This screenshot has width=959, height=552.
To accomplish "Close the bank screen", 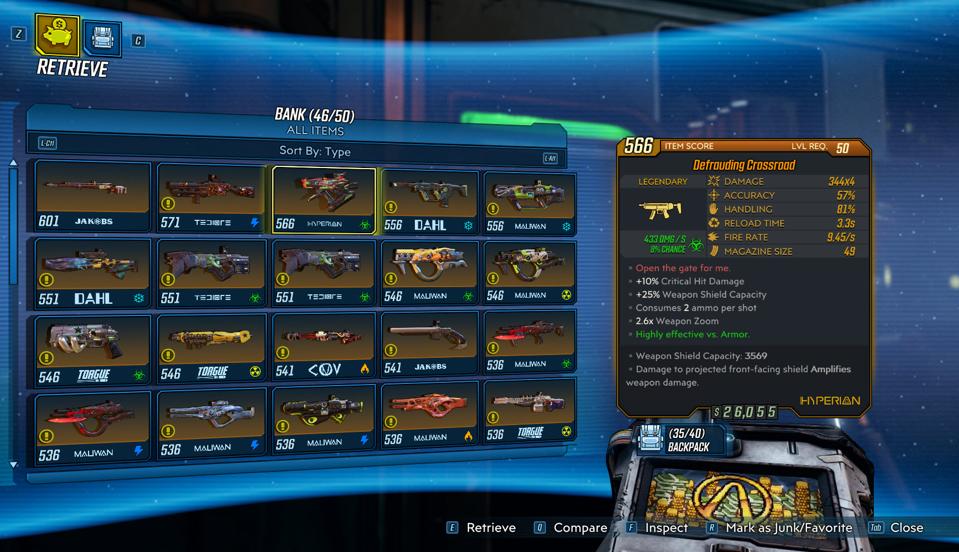I will pyautogui.click(x=896, y=528).
